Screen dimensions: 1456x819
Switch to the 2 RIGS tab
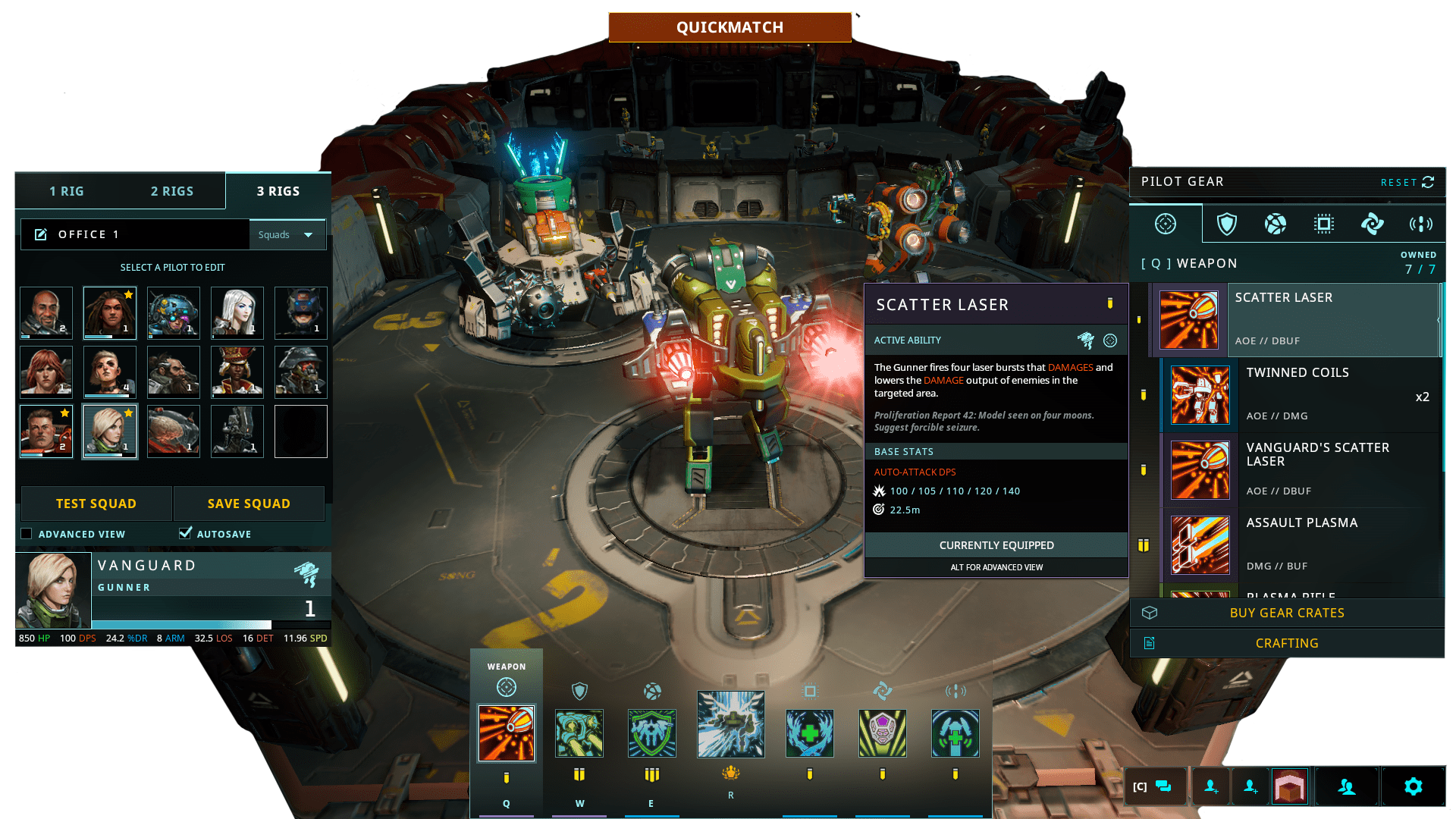tap(172, 191)
